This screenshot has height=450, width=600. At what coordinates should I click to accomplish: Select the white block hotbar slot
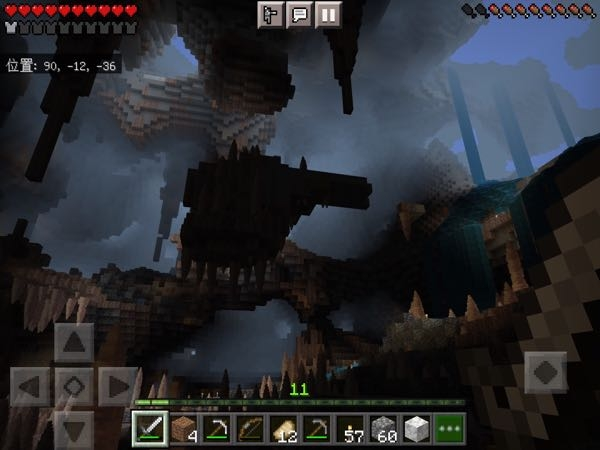[416, 427]
